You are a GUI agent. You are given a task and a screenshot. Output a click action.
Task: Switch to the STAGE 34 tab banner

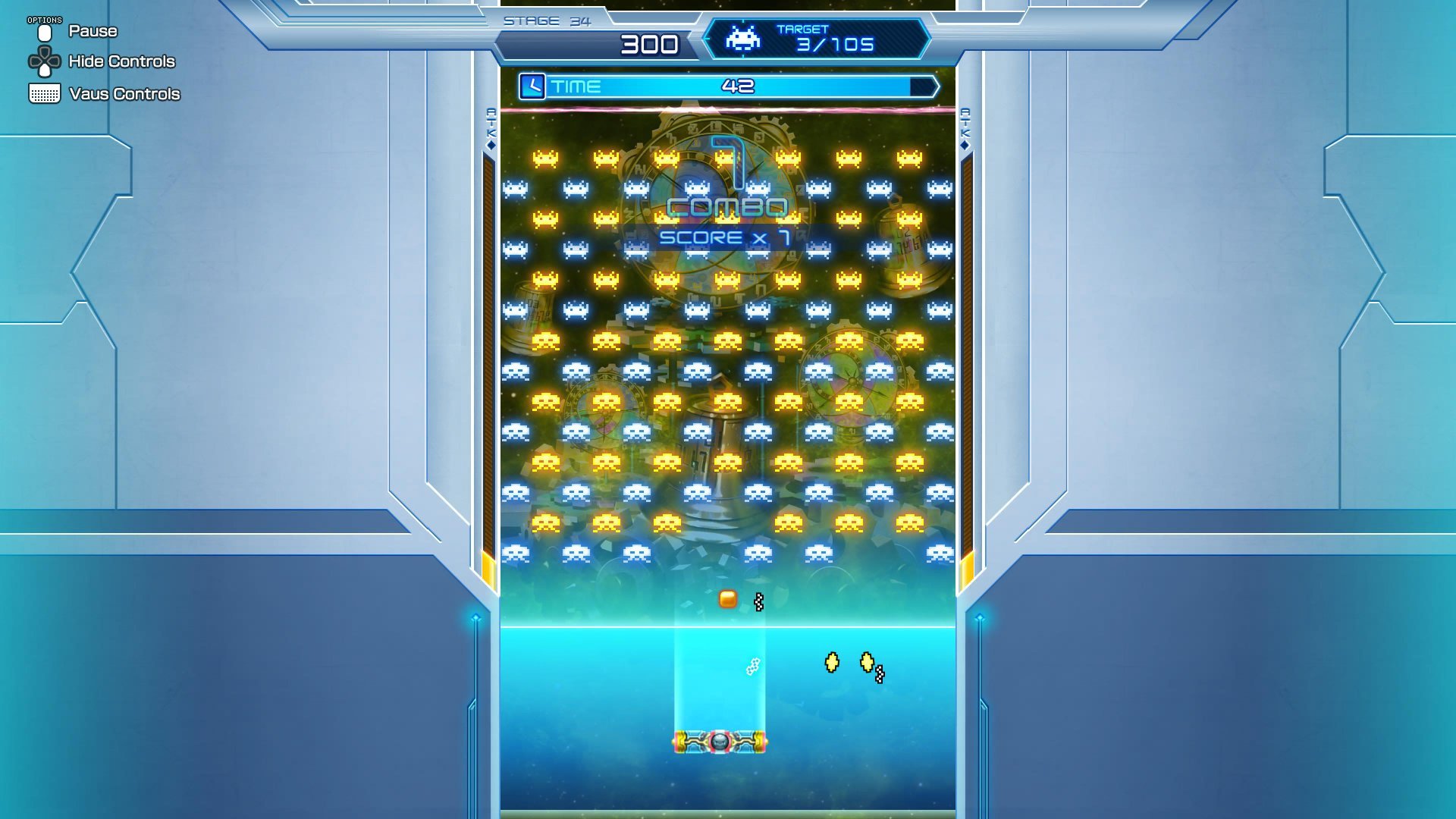pos(548,20)
